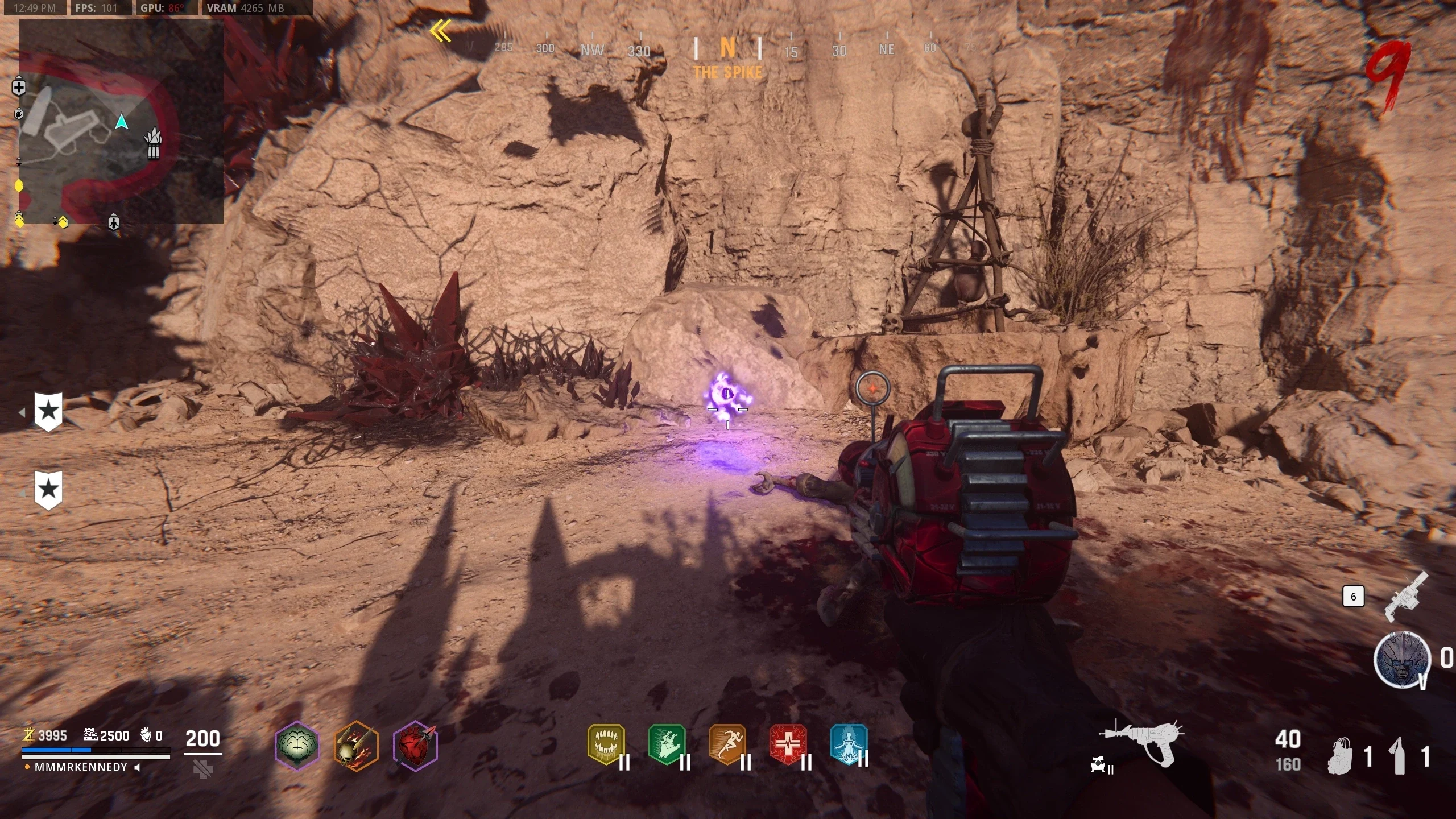Select the green zombie hand perk icon
This screenshot has width=1456, height=819.
[667, 744]
